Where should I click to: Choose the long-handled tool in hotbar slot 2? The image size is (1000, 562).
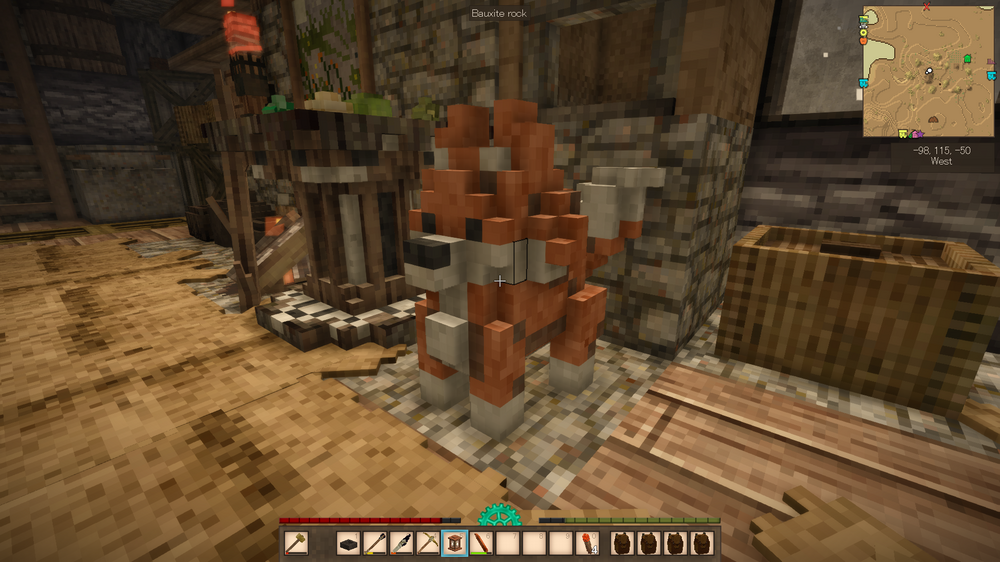tap(376, 543)
